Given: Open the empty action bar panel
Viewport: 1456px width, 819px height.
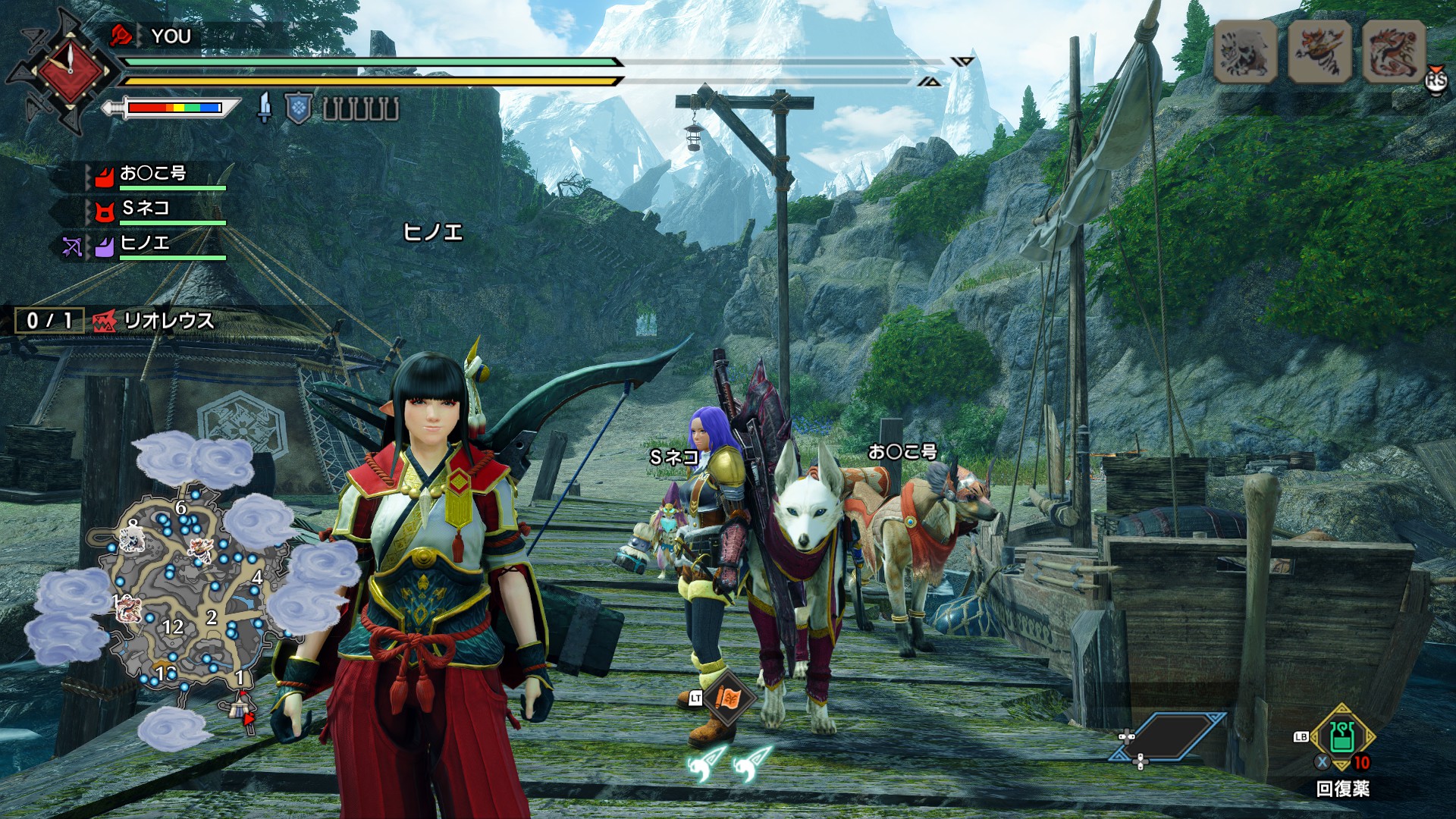Looking at the screenshot, I should click(x=1168, y=736).
